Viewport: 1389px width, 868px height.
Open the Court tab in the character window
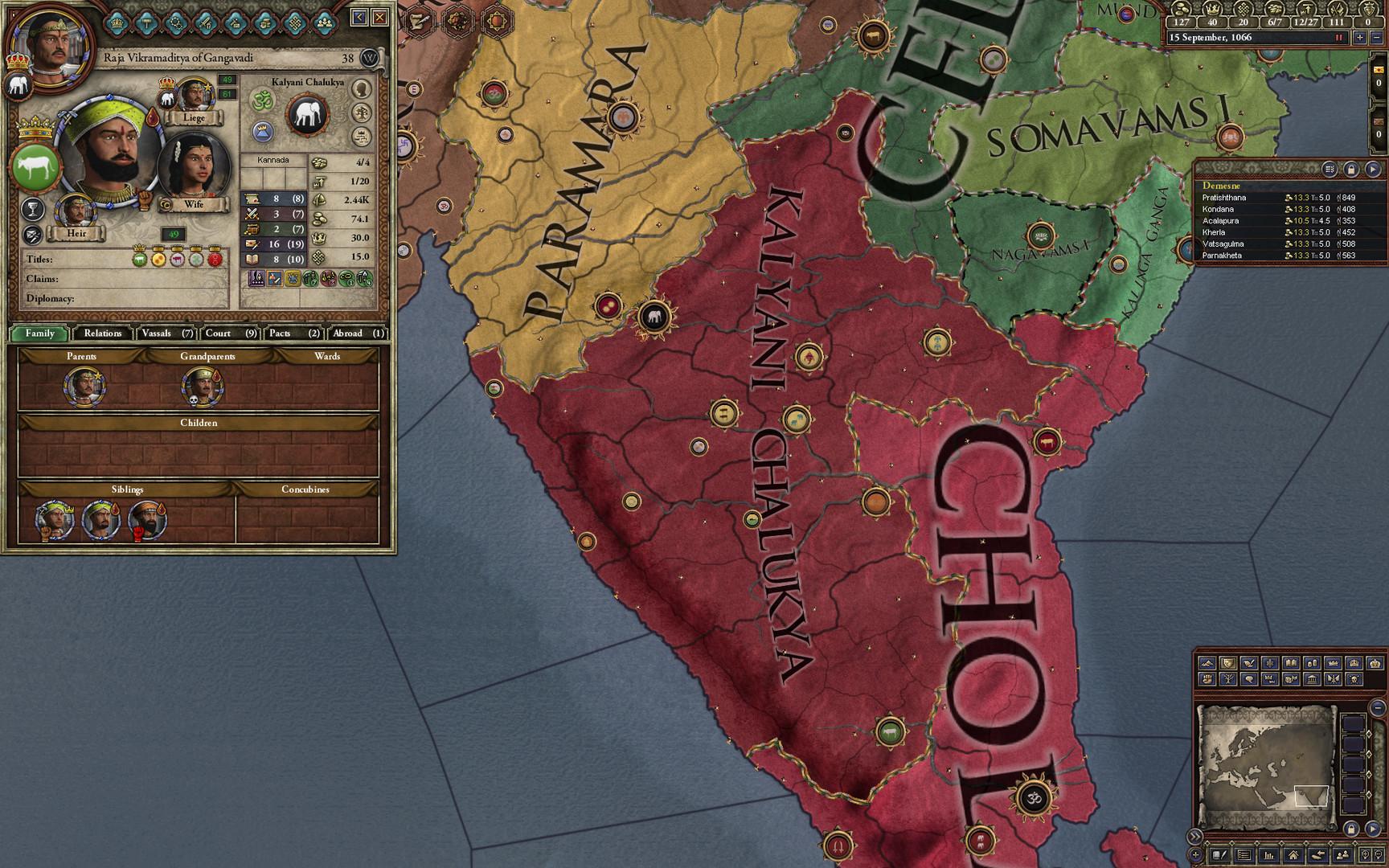231,334
